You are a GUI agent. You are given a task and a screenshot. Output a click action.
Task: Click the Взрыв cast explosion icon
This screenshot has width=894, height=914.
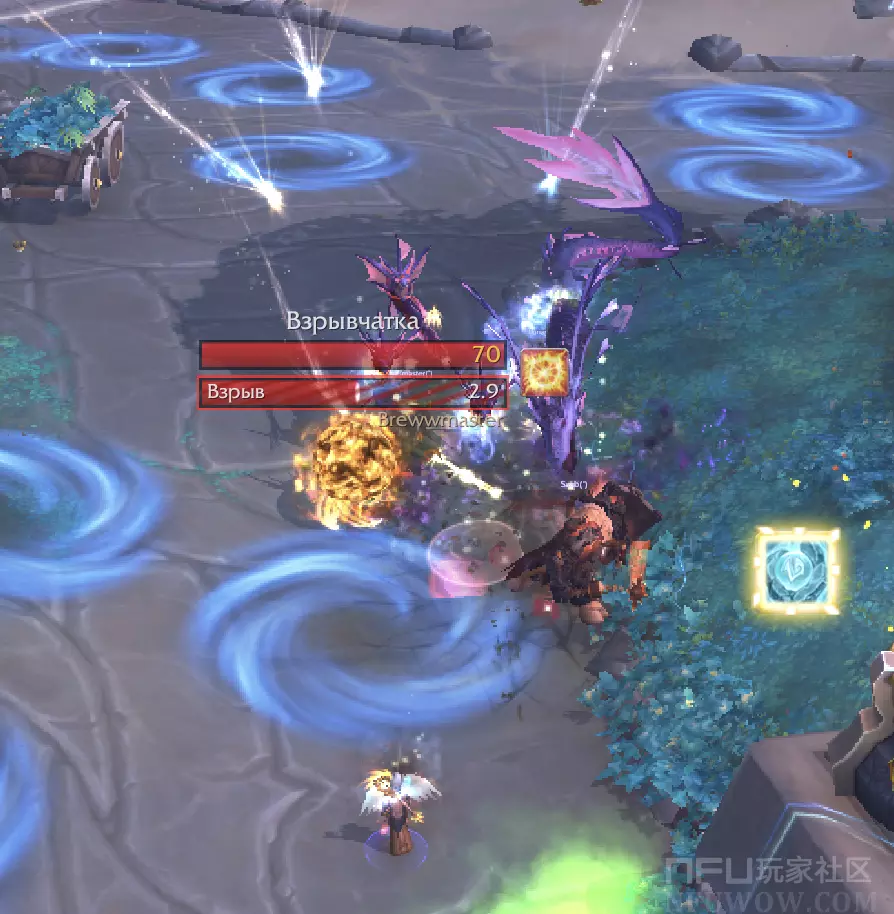point(545,372)
